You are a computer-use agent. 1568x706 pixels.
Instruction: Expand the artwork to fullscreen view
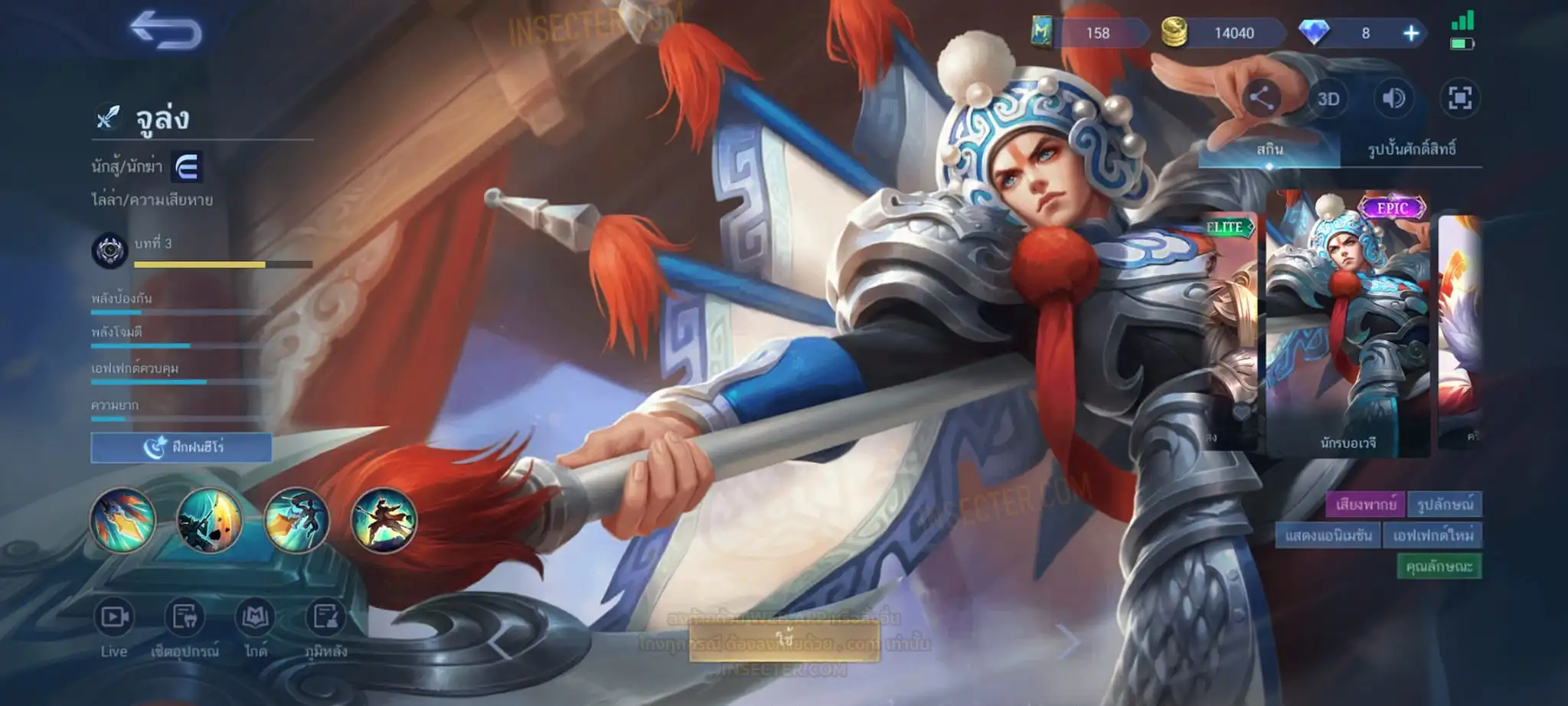coord(1459,99)
